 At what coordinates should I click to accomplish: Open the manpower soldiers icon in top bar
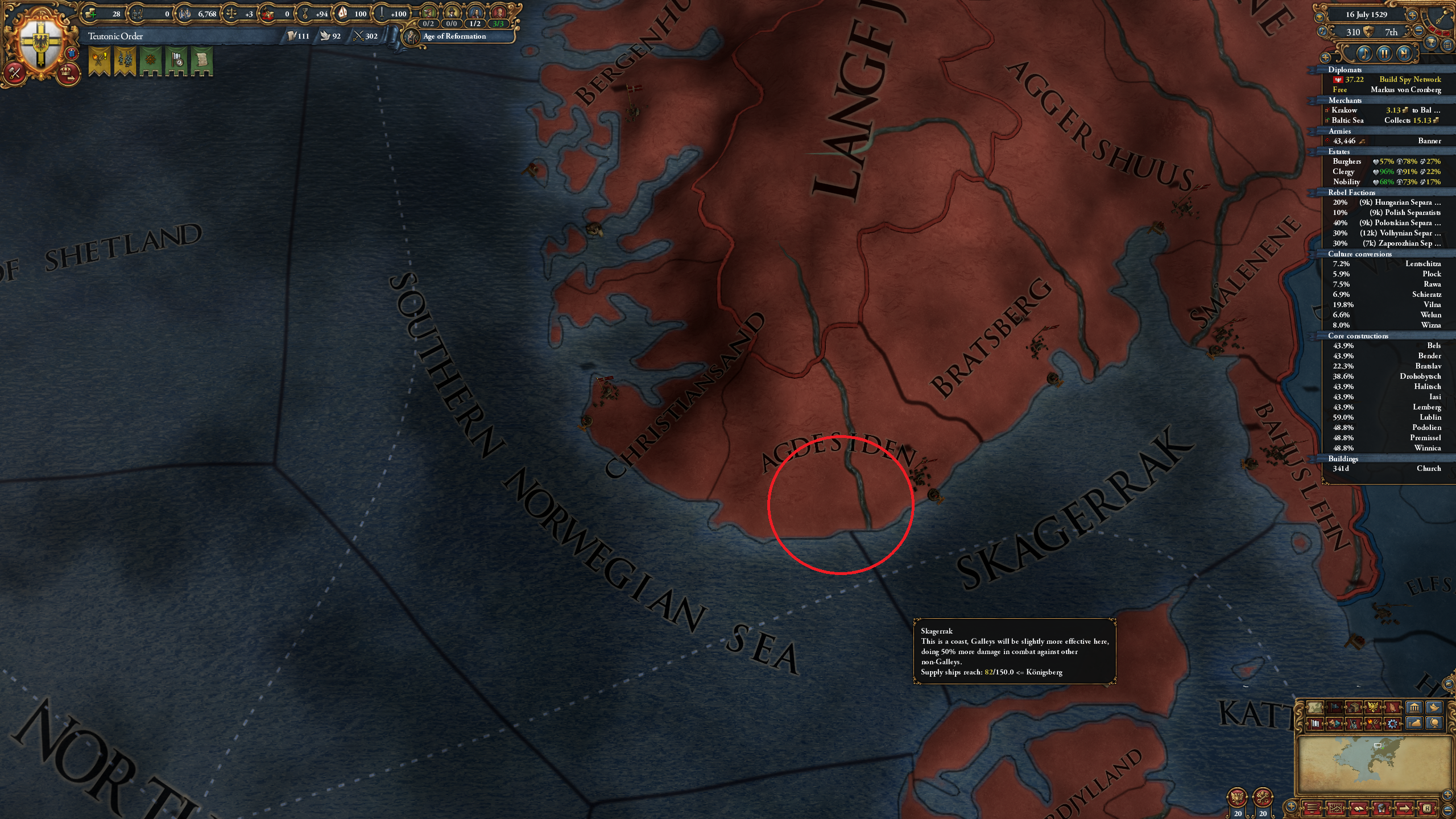pos(138,13)
